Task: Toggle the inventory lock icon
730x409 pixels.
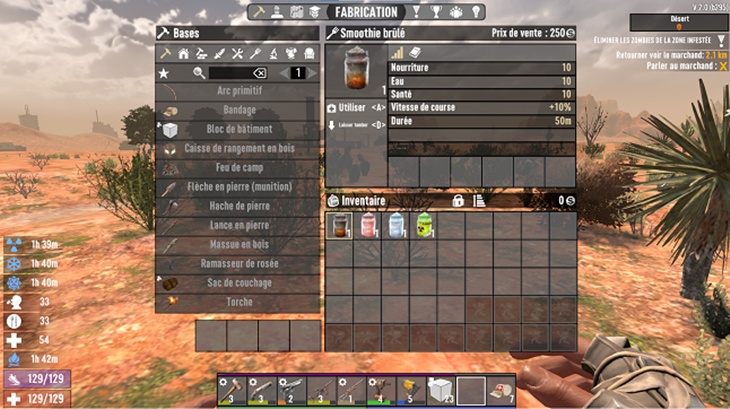Action: 458,201
